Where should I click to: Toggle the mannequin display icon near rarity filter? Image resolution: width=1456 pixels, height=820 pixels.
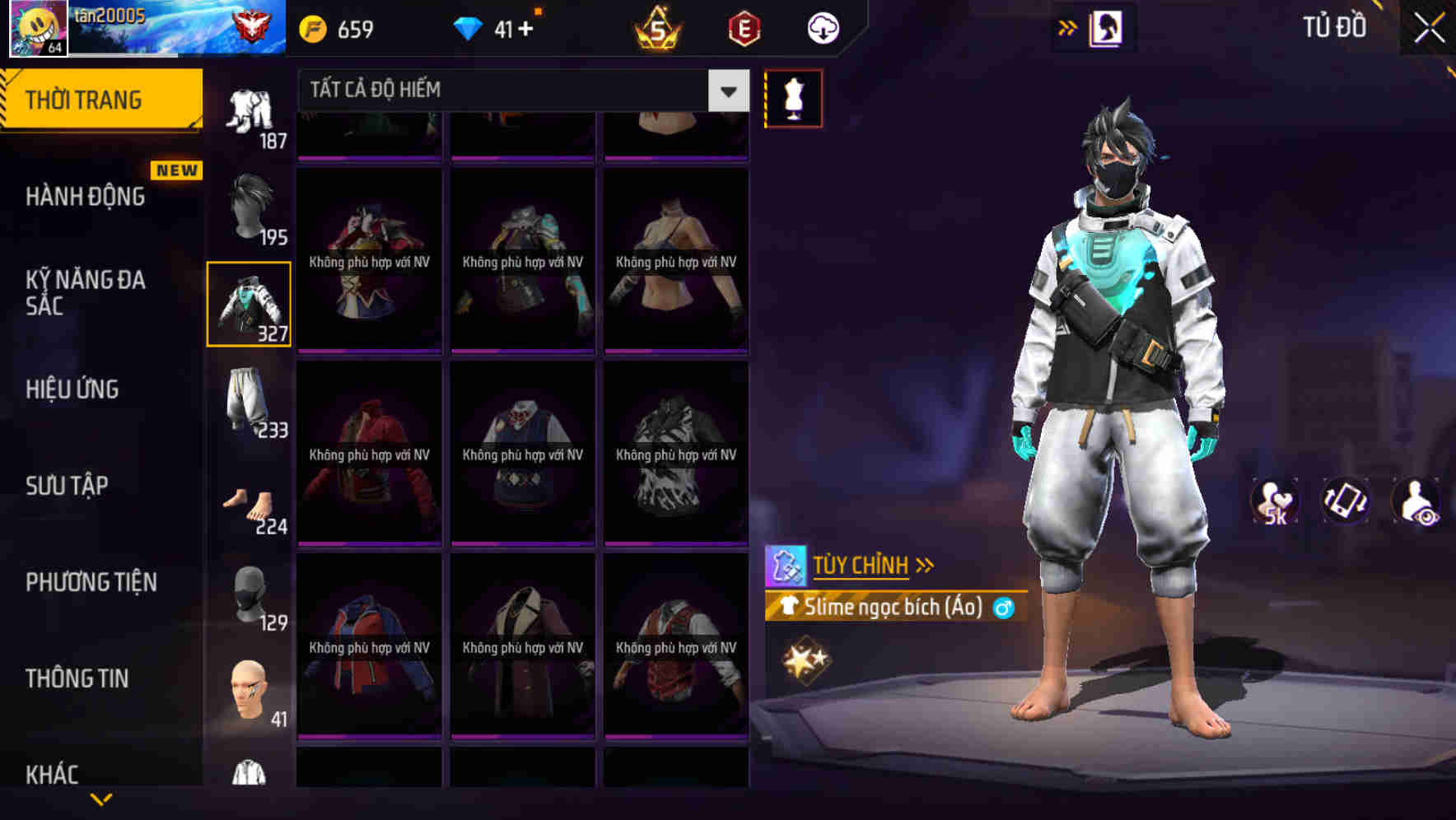794,97
